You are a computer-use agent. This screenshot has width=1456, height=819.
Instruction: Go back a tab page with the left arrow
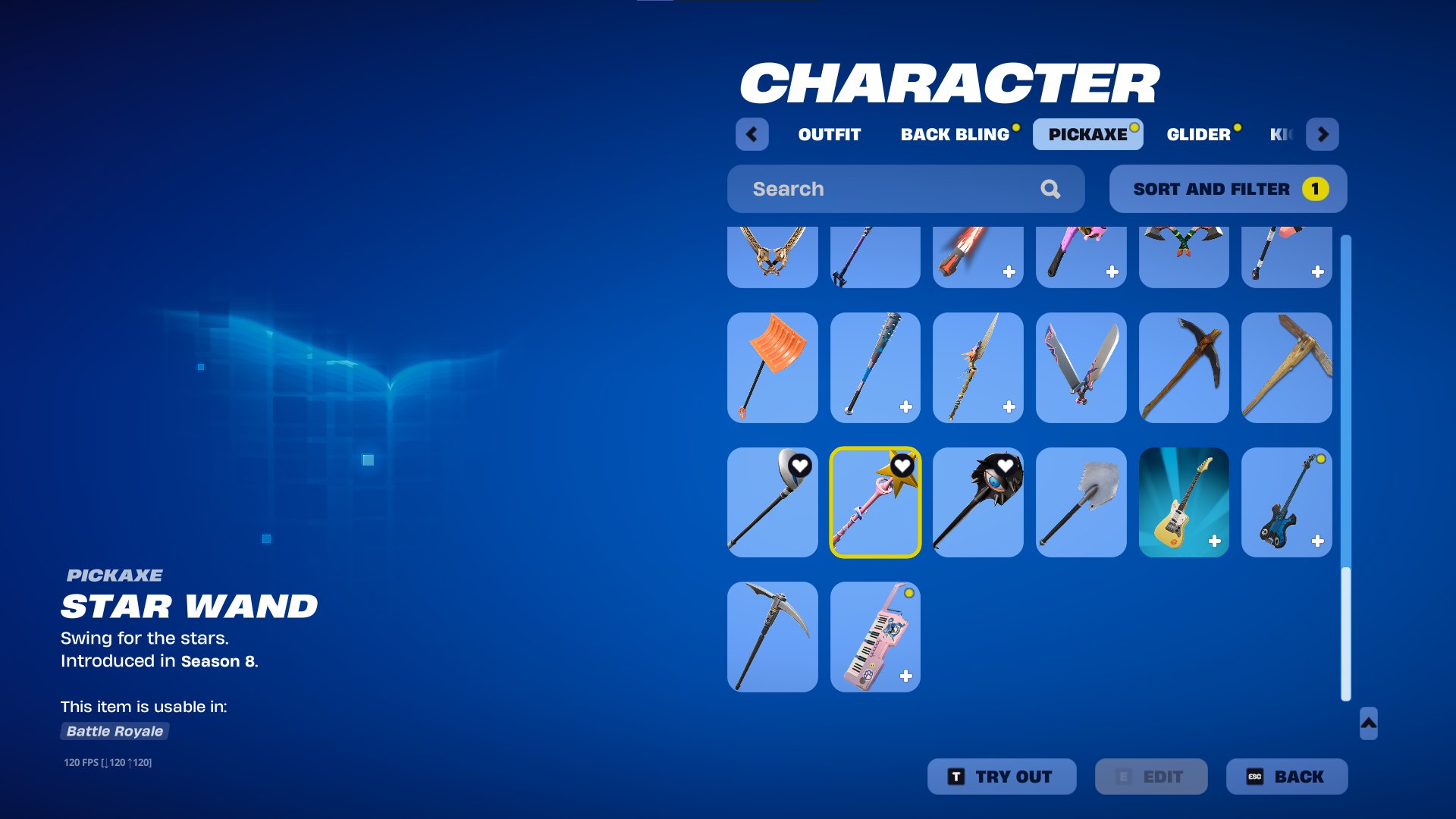[752, 134]
